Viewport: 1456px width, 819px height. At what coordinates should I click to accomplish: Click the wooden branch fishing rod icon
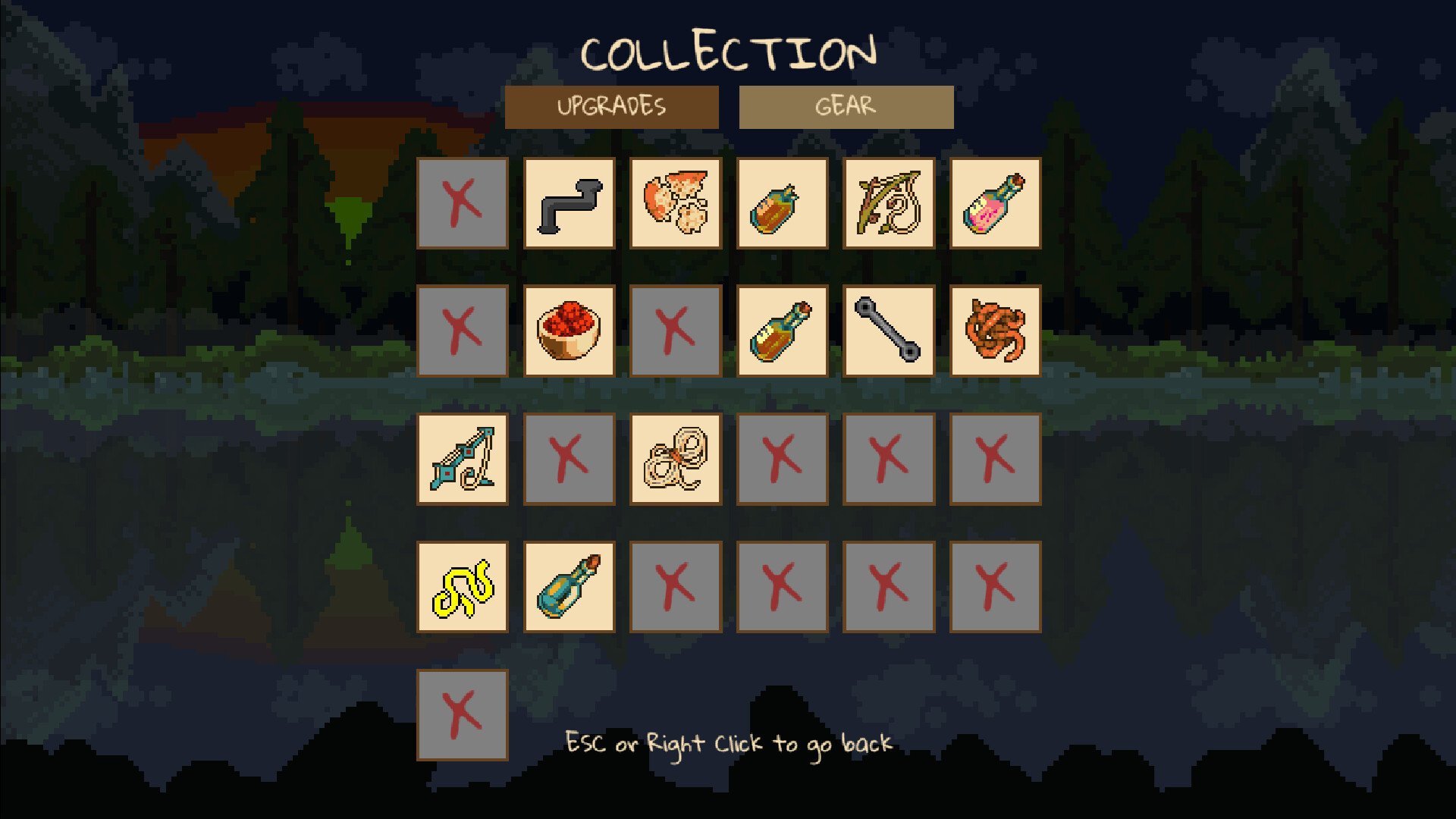coord(889,203)
